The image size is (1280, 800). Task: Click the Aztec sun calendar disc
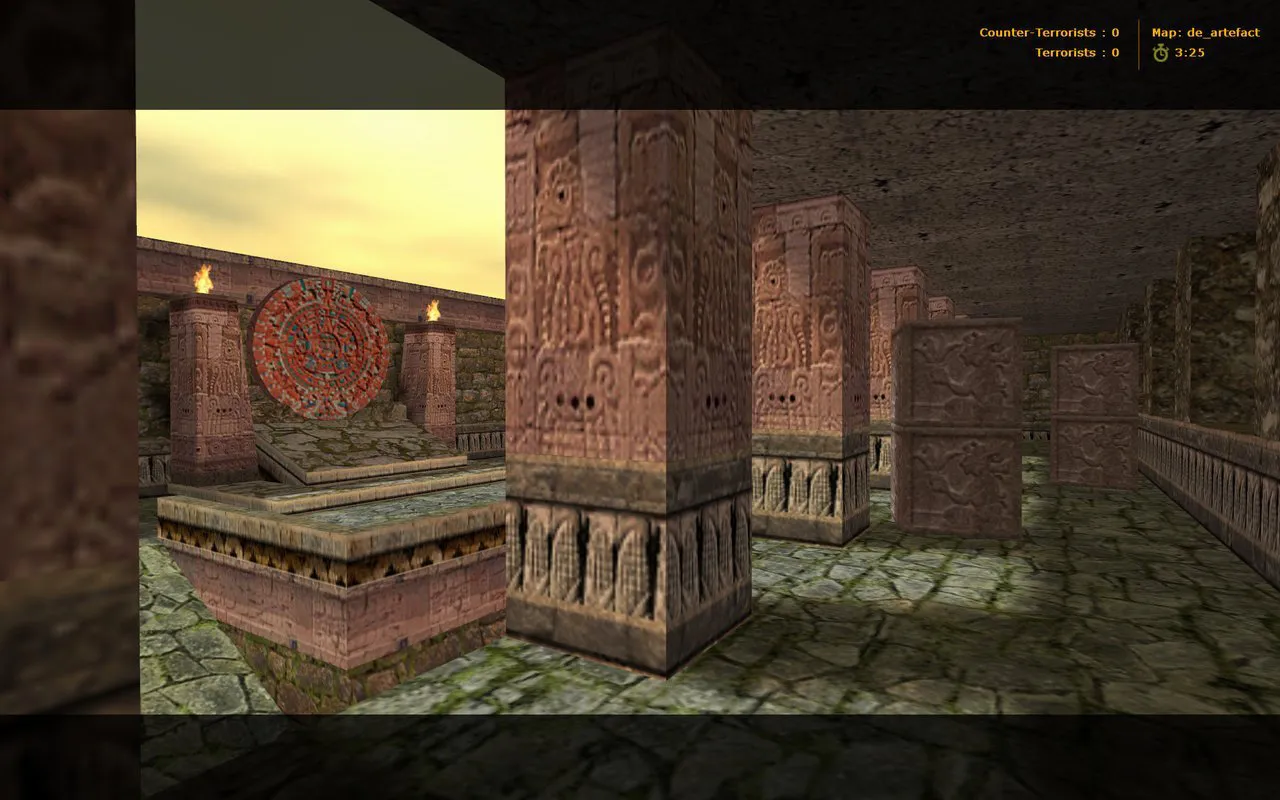(320, 350)
